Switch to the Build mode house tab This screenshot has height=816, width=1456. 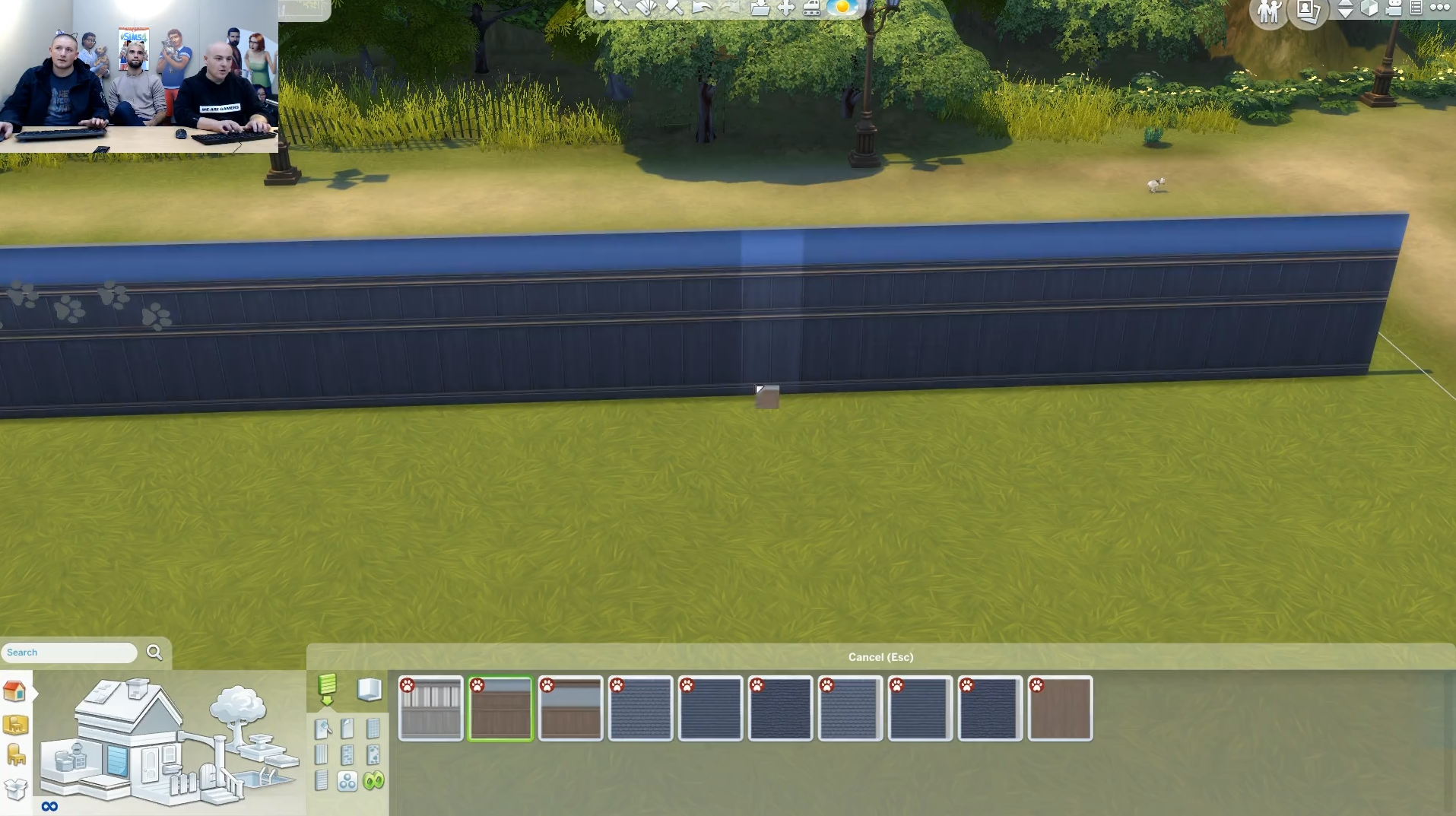(14, 691)
